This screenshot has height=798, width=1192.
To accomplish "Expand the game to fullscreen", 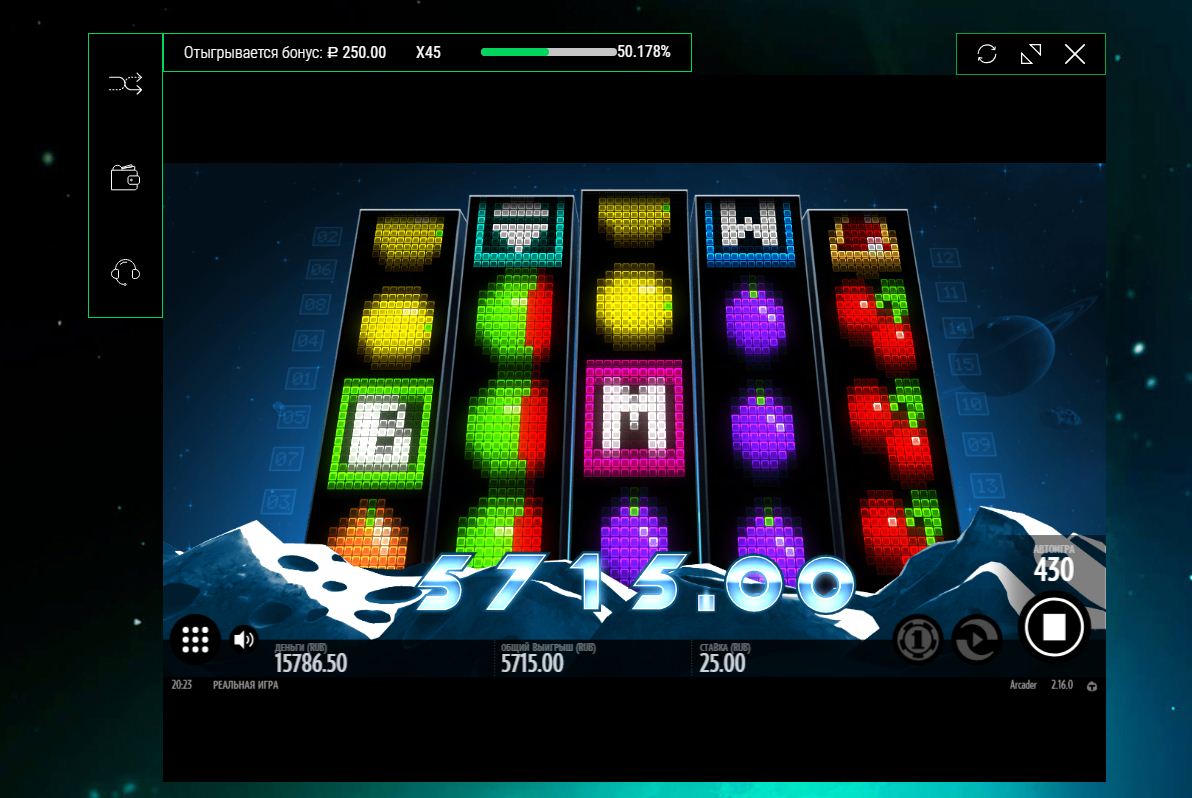I will click(x=1031, y=54).
